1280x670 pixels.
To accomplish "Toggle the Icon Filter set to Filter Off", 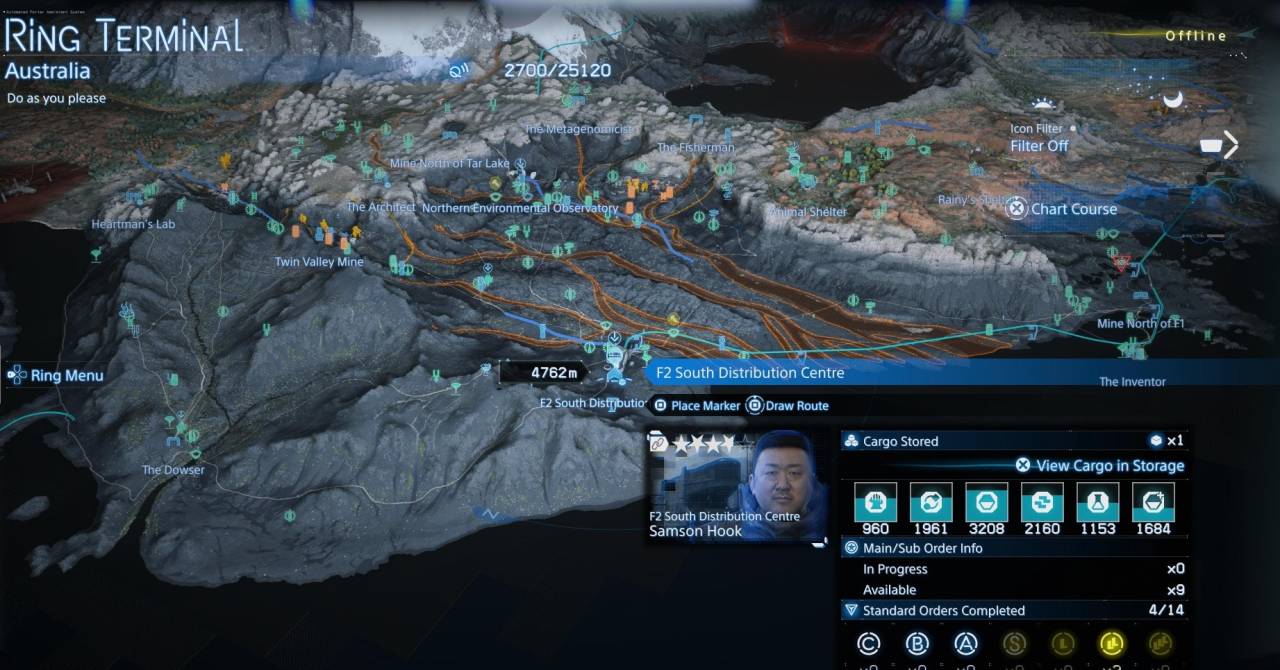I will point(1039,146).
